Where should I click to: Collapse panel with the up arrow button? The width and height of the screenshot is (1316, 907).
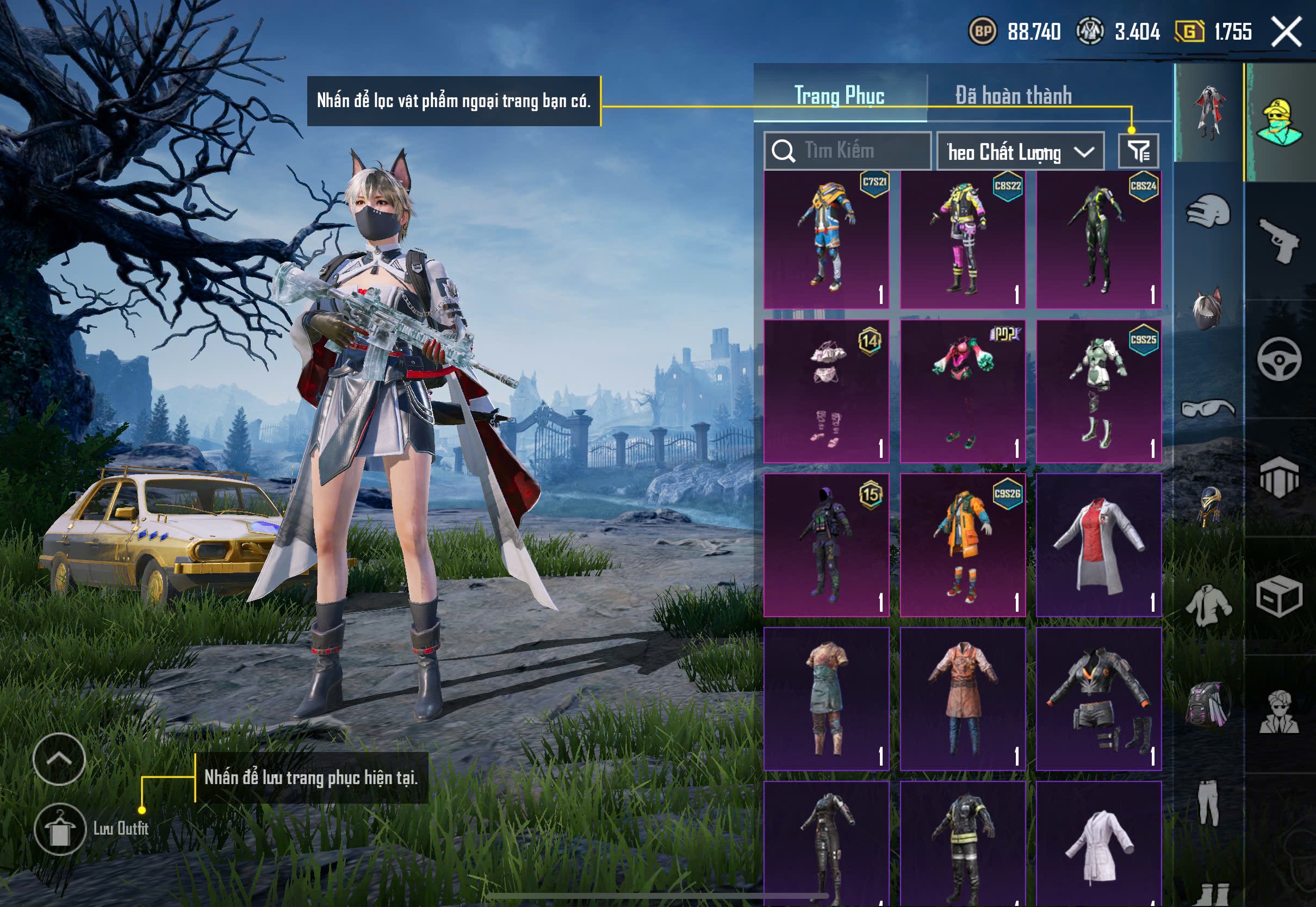pyautogui.click(x=59, y=759)
